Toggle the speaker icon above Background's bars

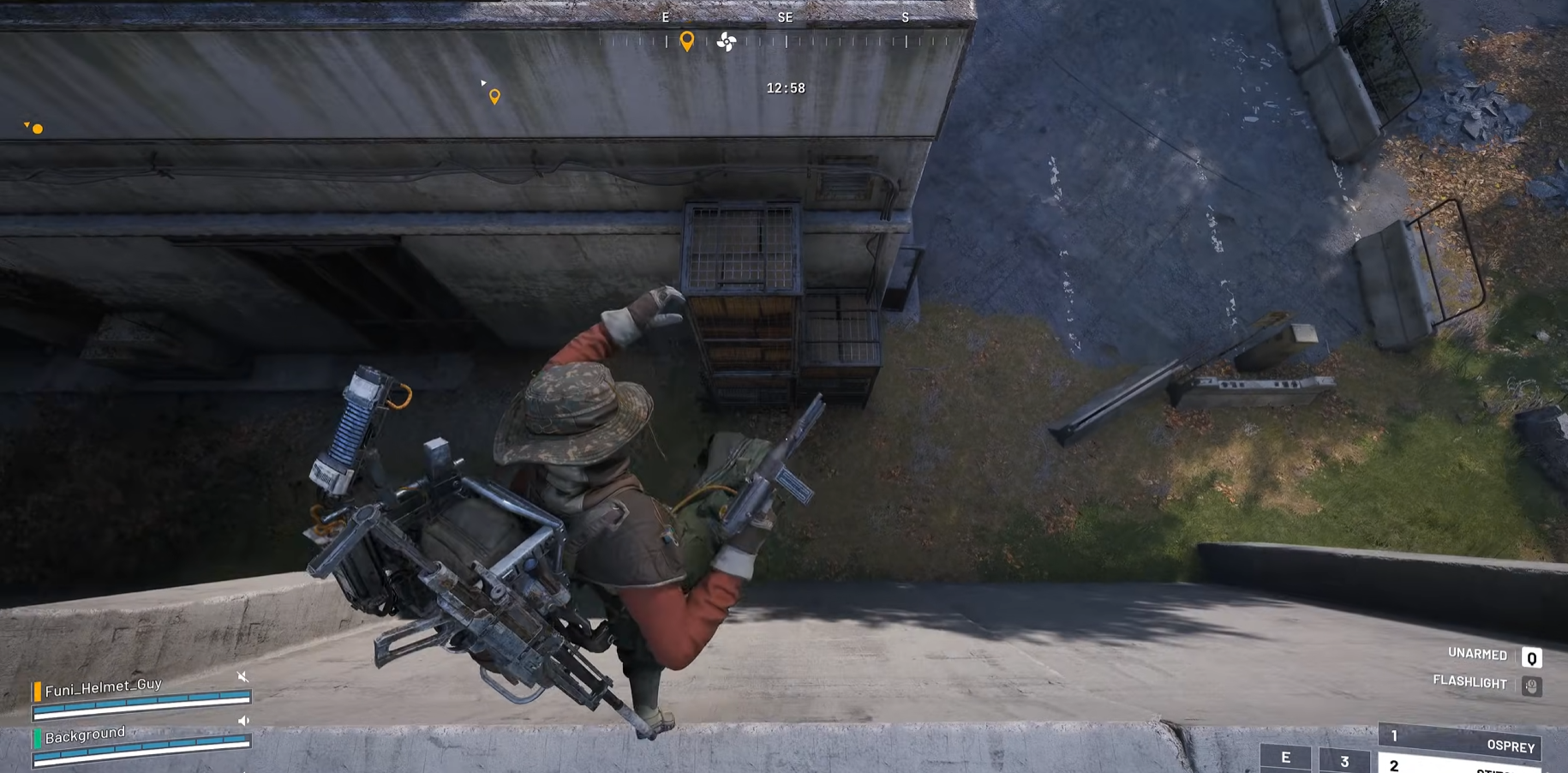pos(243,721)
